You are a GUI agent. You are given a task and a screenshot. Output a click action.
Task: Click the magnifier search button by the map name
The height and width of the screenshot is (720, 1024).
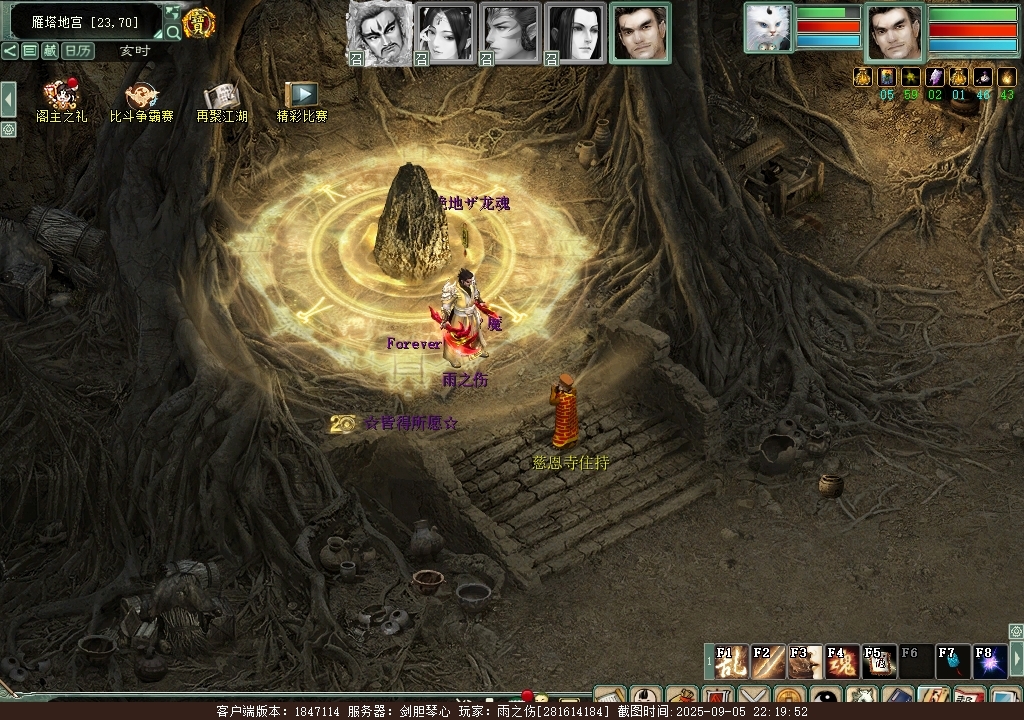[173, 32]
